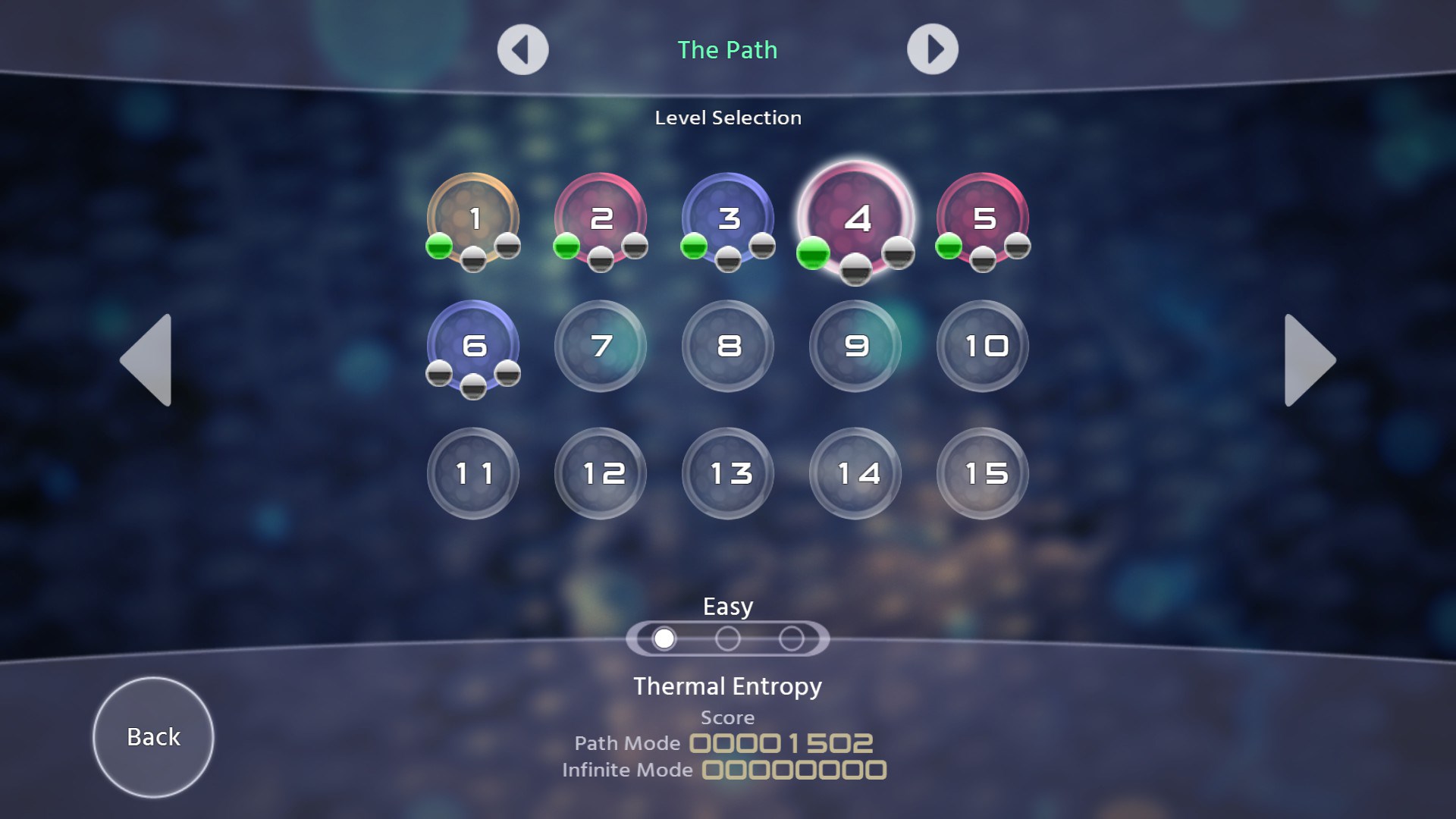1456x819 pixels.
Task: Open level 2
Action: (600, 219)
